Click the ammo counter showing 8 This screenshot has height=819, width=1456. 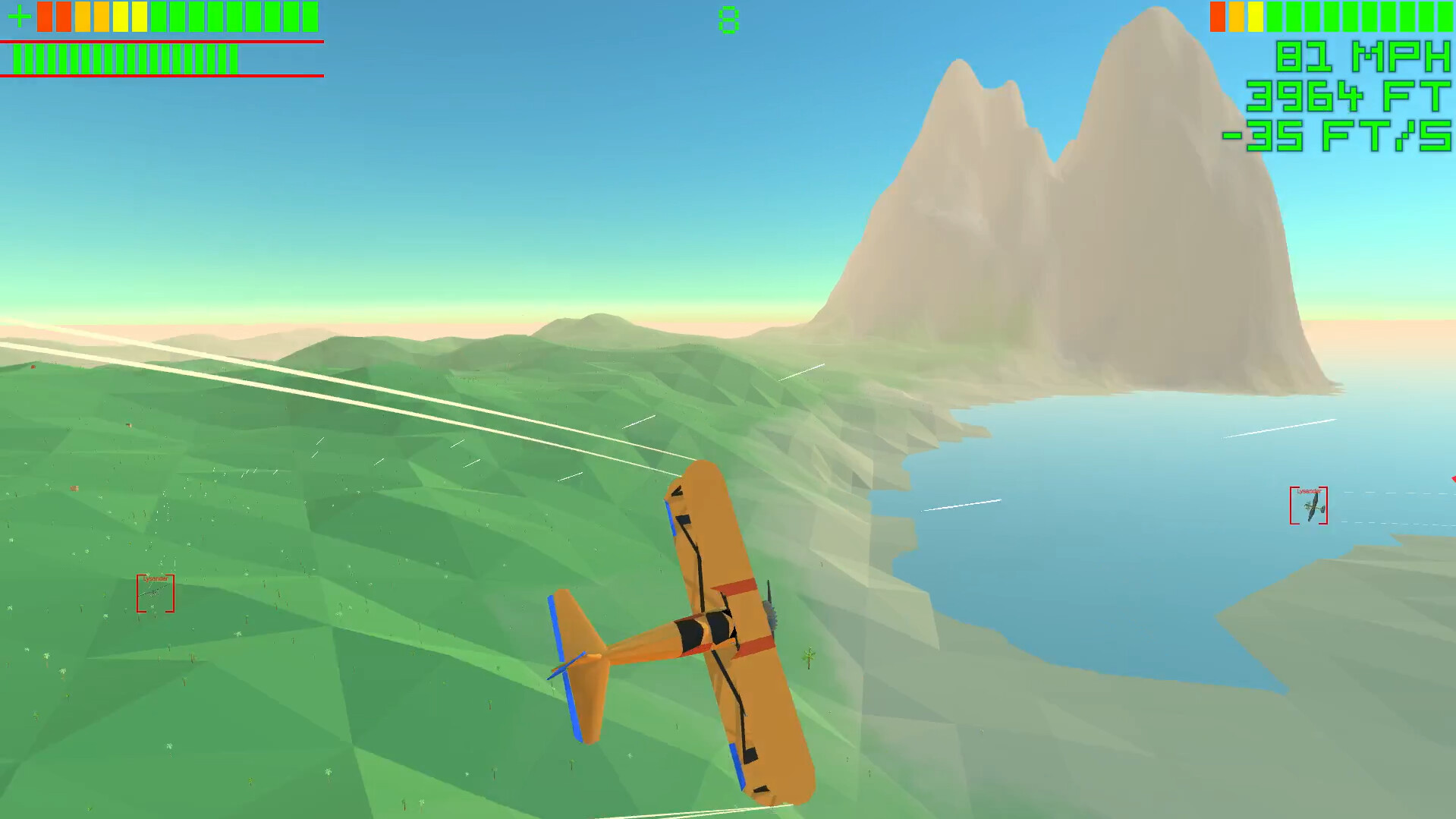(728, 20)
